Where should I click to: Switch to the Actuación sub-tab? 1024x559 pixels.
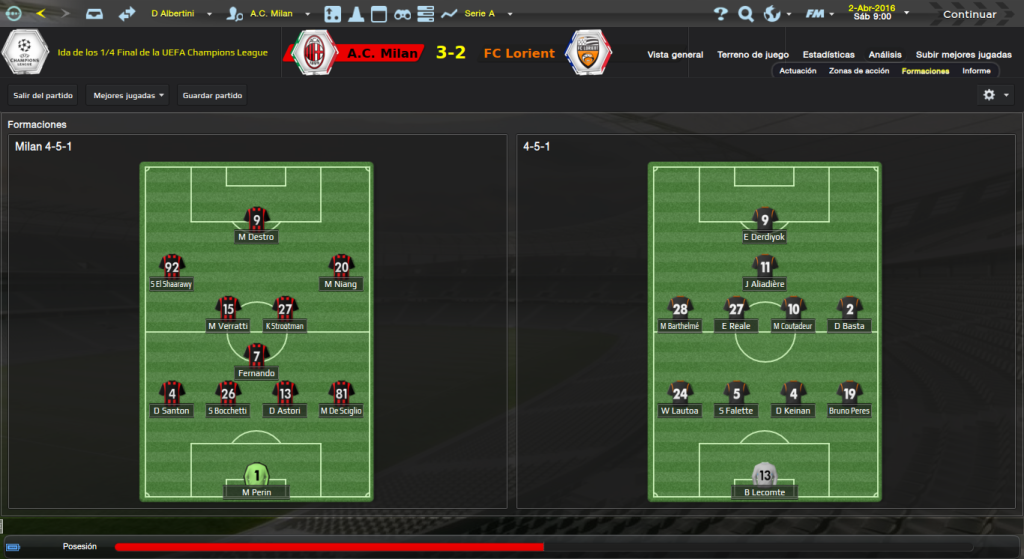[x=798, y=71]
